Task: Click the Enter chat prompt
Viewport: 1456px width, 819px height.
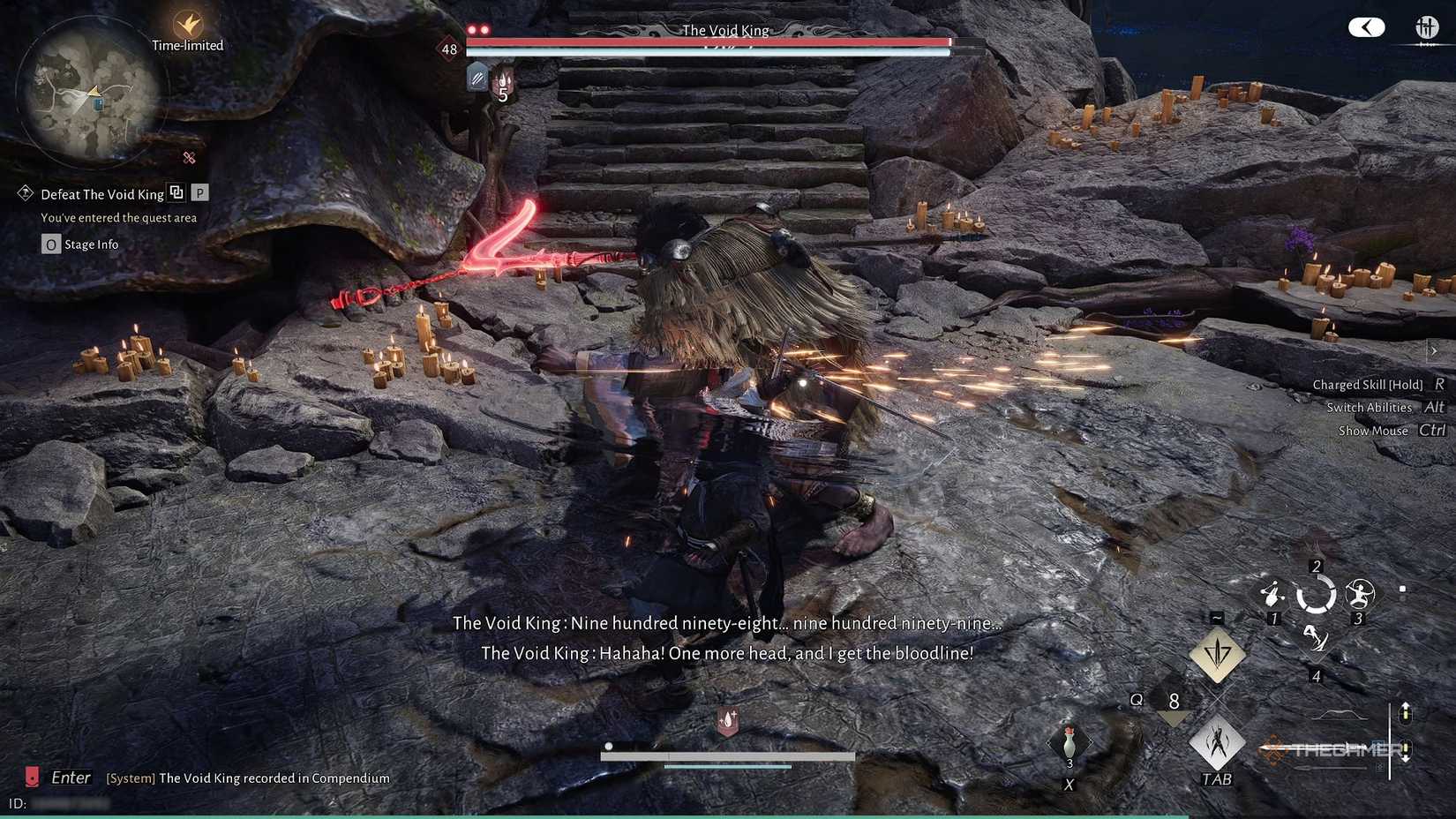Action: click(71, 778)
